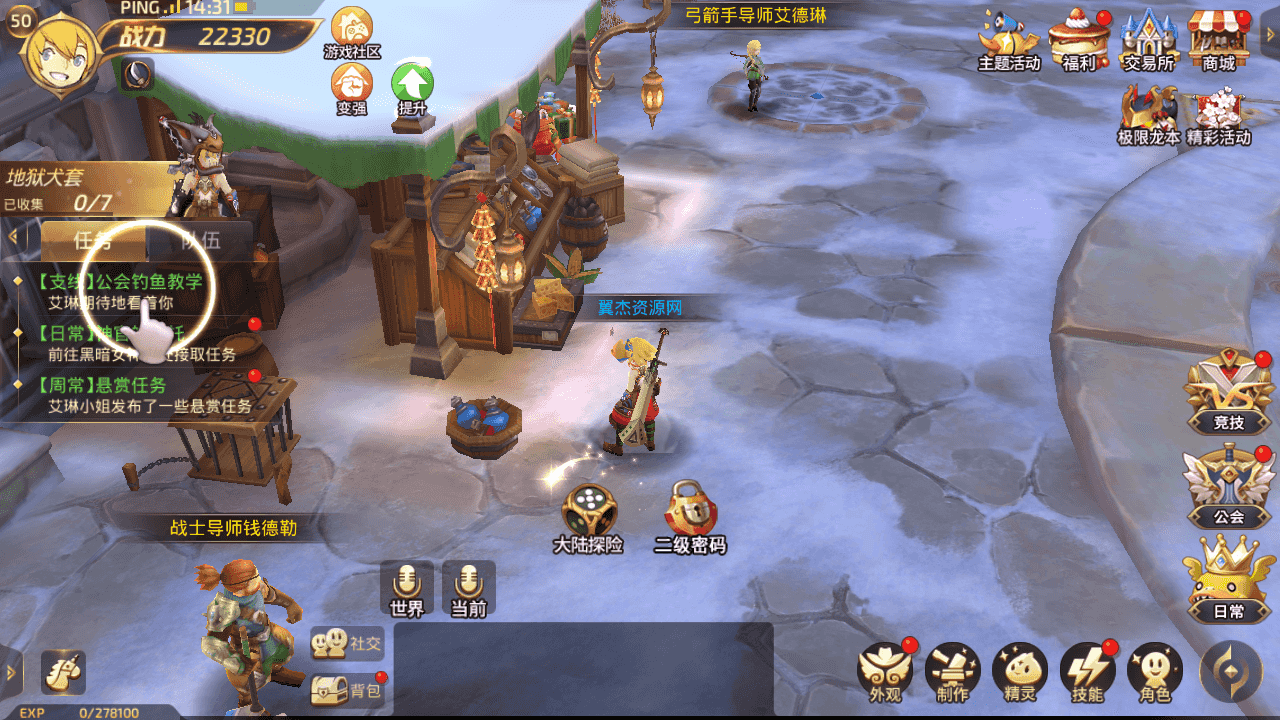Open the 日常 daily activities
This screenshot has height=720, width=1280.
[x=1228, y=580]
